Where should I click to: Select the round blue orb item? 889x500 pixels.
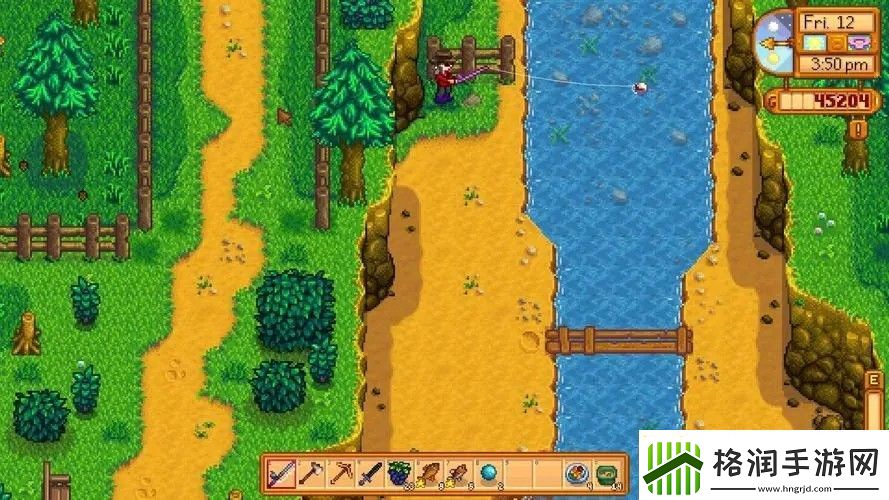[489, 474]
